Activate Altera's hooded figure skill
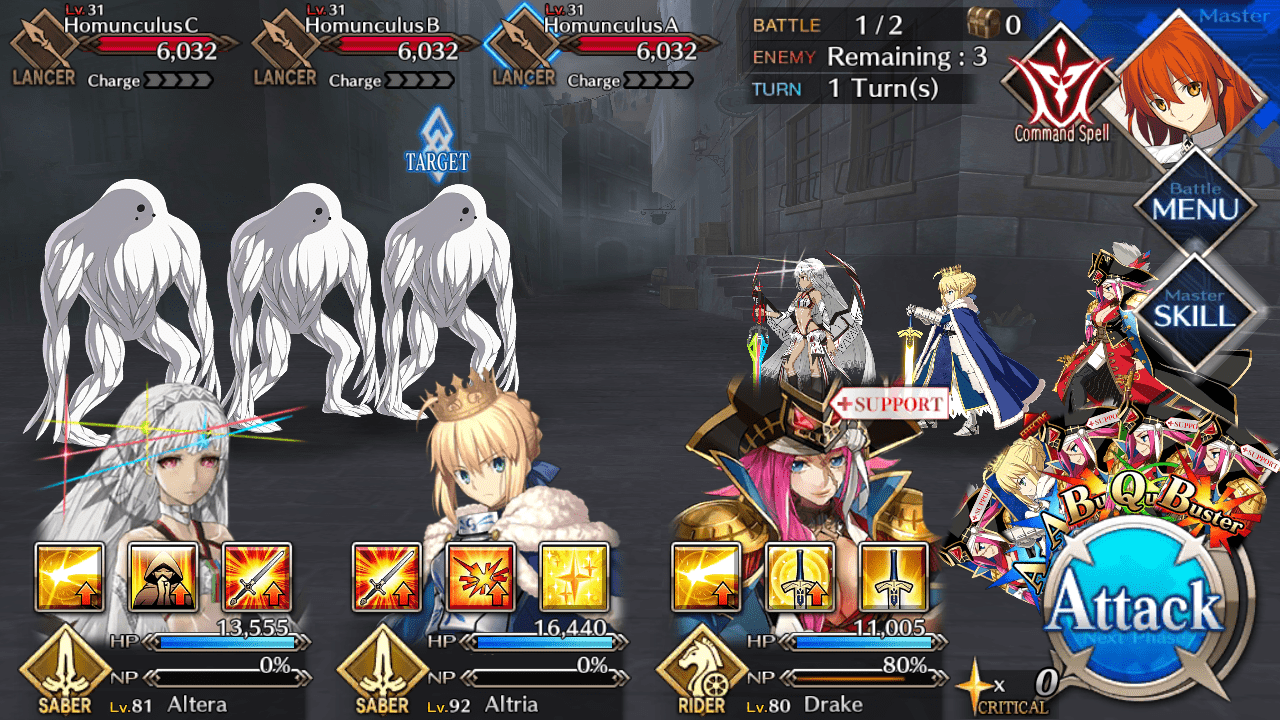This screenshot has height=720, width=1280. click(163, 577)
